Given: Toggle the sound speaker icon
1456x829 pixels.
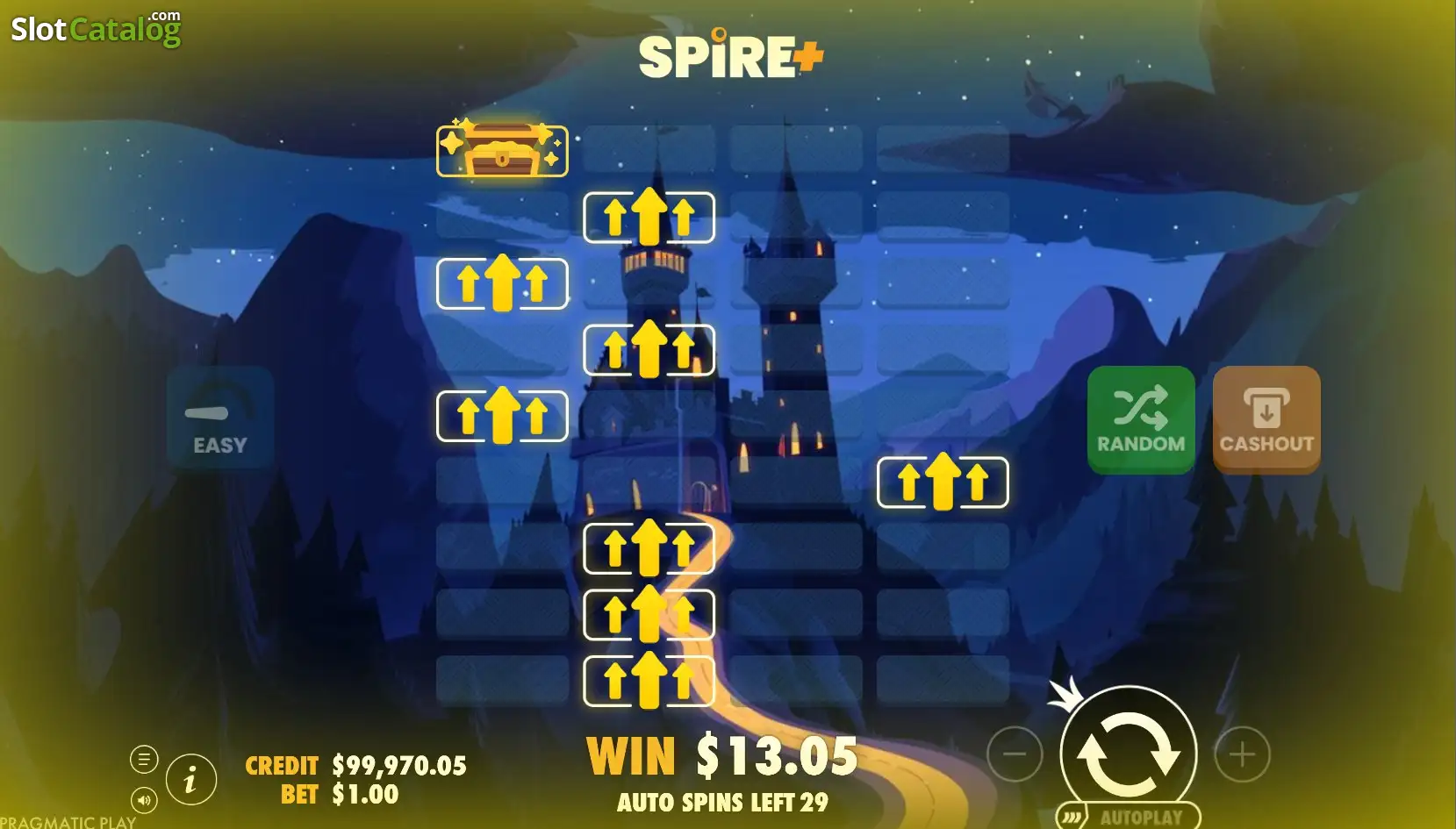Looking at the screenshot, I should pyautogui.click(x=144, y=799).
